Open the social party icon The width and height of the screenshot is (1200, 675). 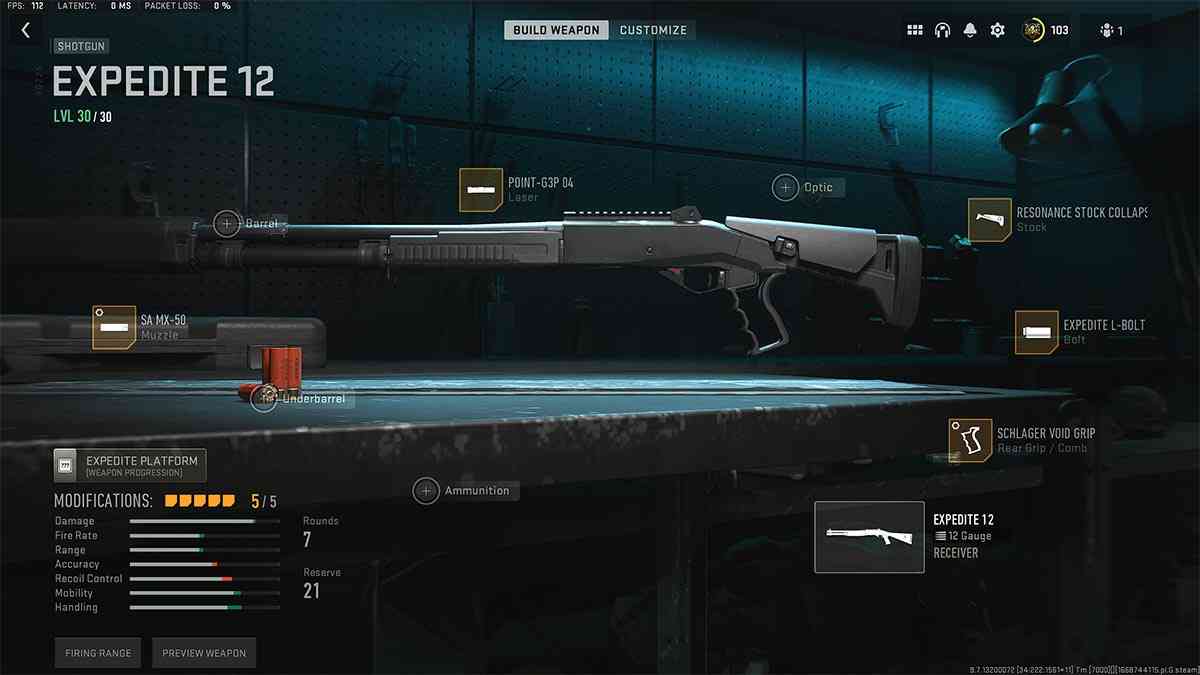coord(1110,30)
